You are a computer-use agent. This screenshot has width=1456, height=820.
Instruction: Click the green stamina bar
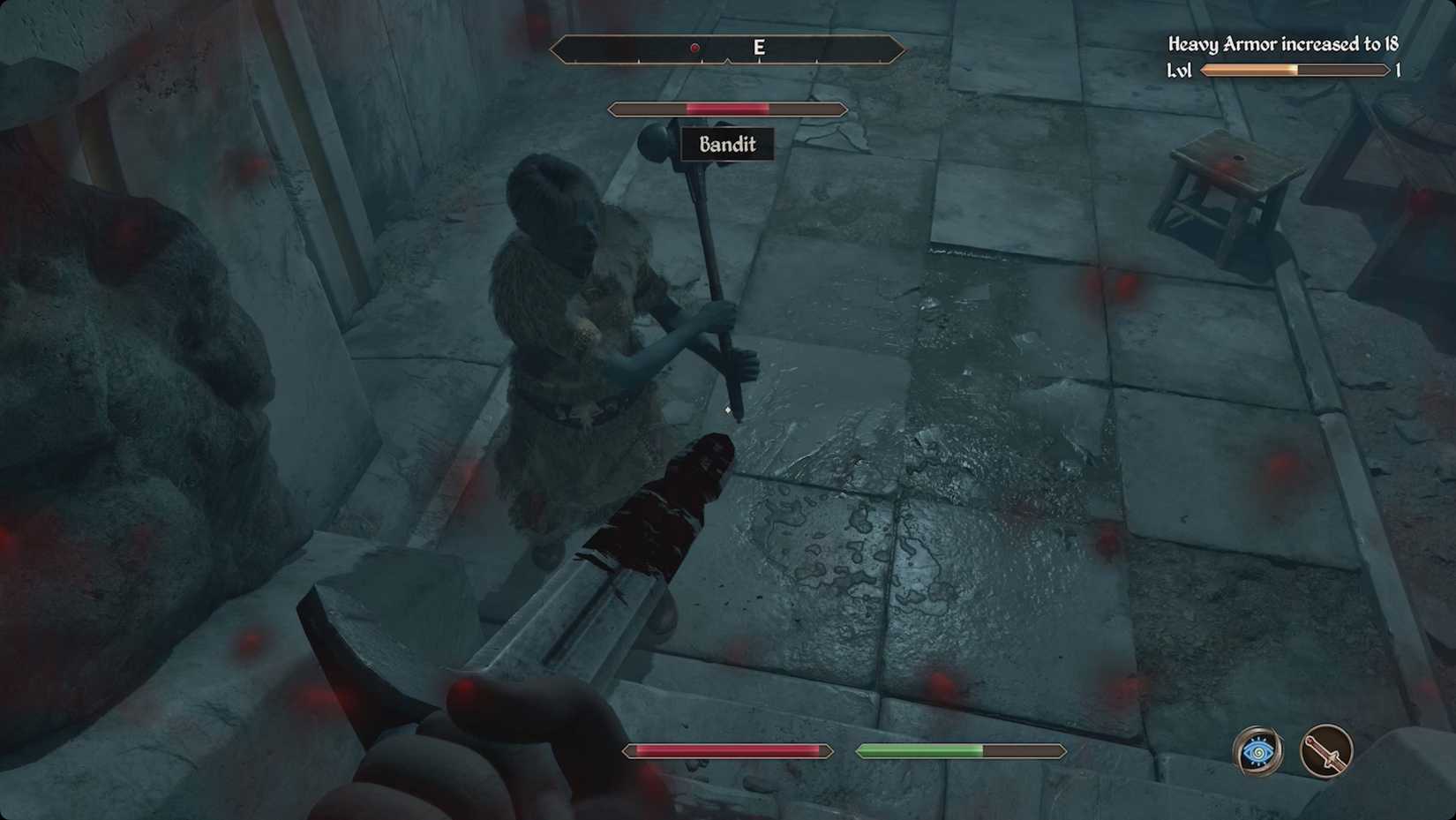(922, 750)
